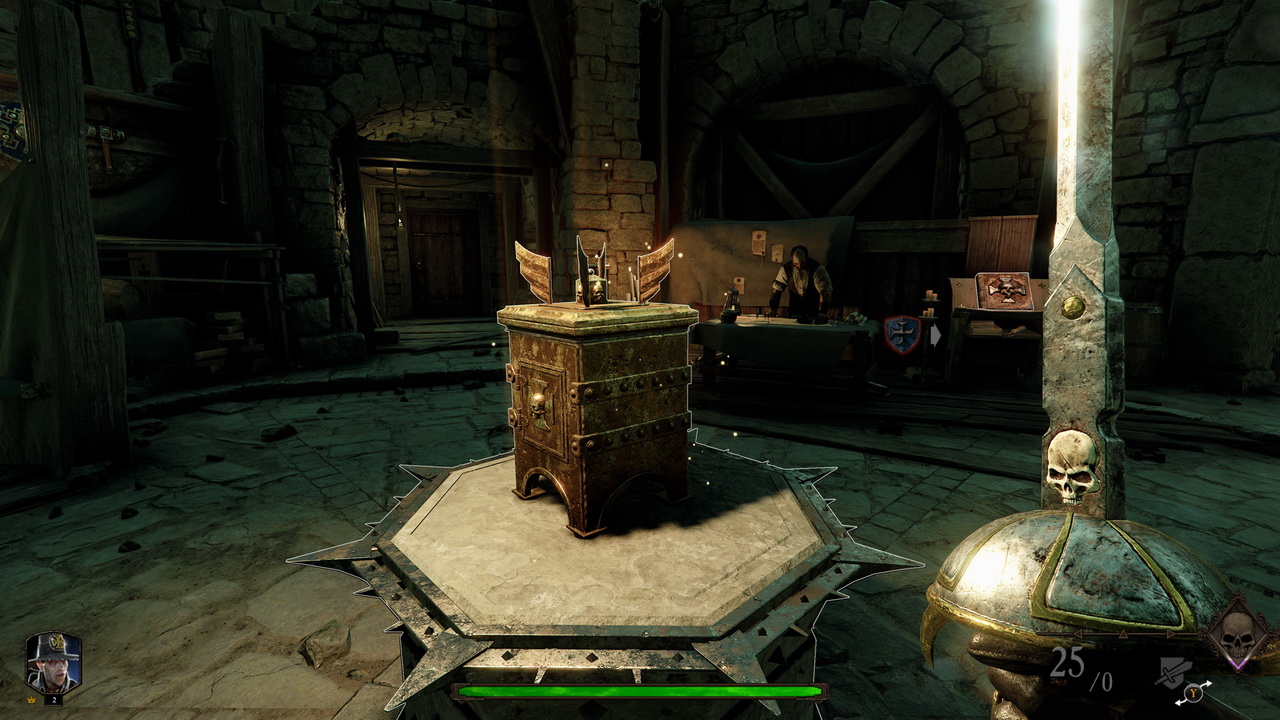Activate the skull career ability icon
The image size is (1280, 720).
pos(1238,634)
